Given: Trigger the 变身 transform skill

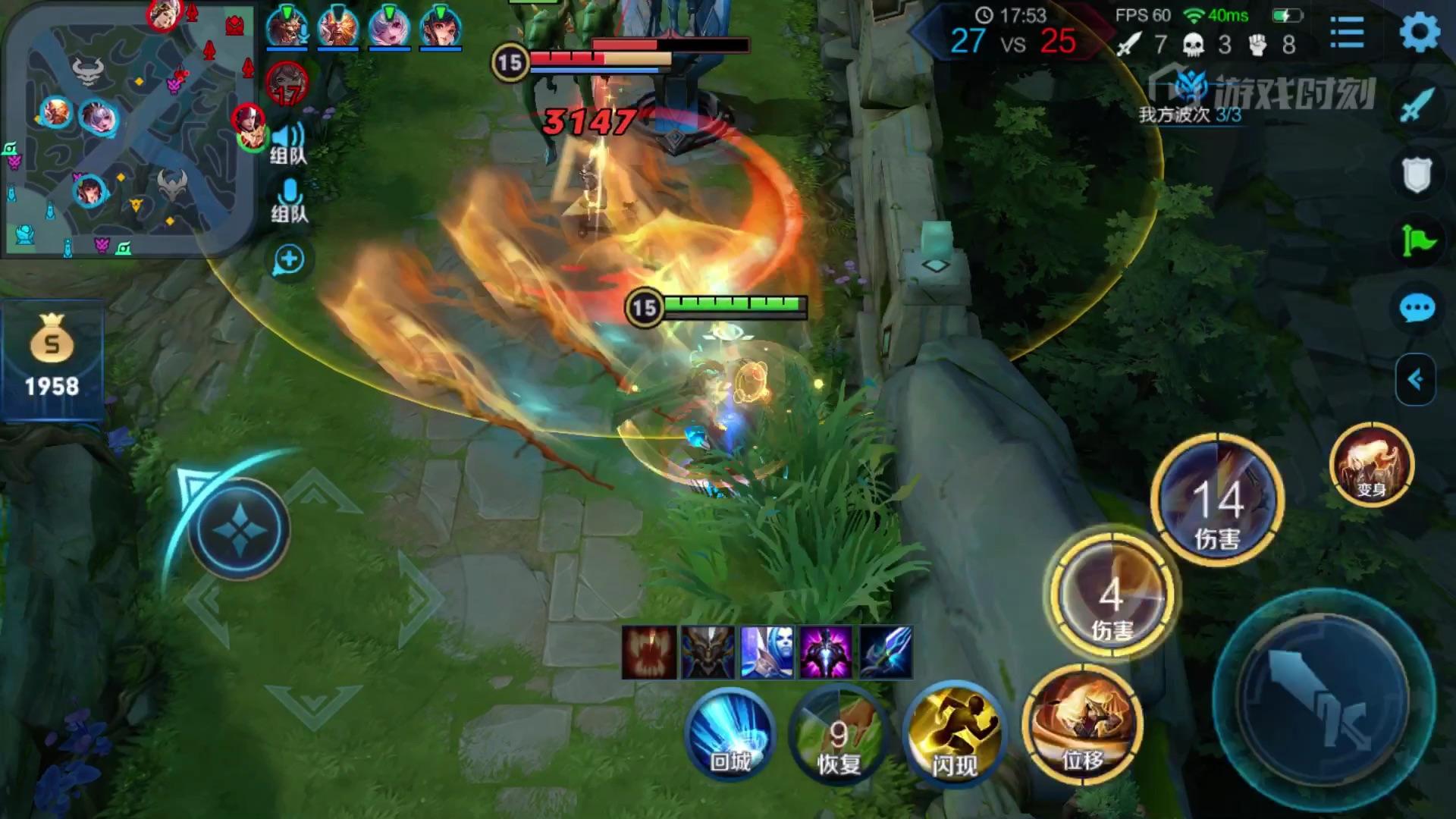Looking at the screenshot, I should click(1371, 464).
